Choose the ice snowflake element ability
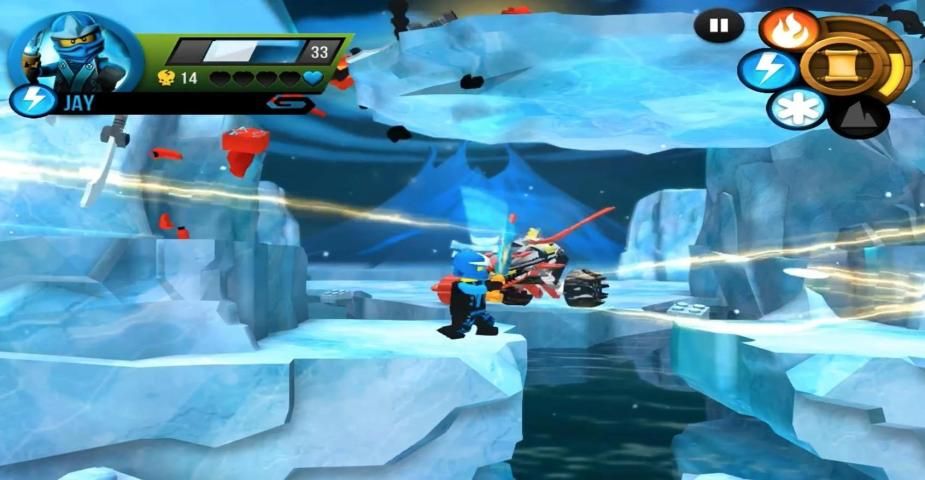Screen dimensions: 925x480 click(797, 109)
